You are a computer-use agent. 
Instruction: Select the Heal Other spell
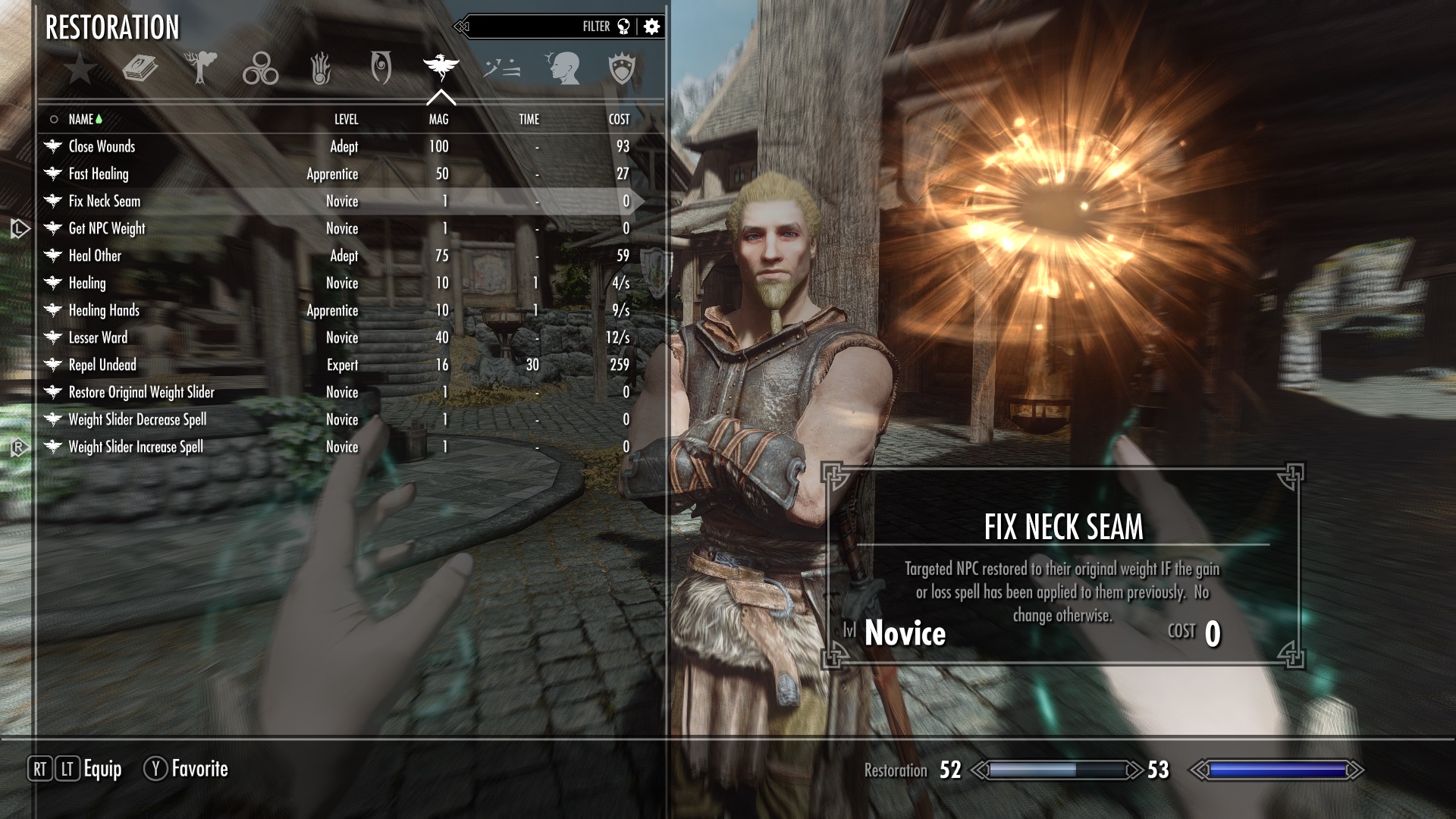pos(95,256)
